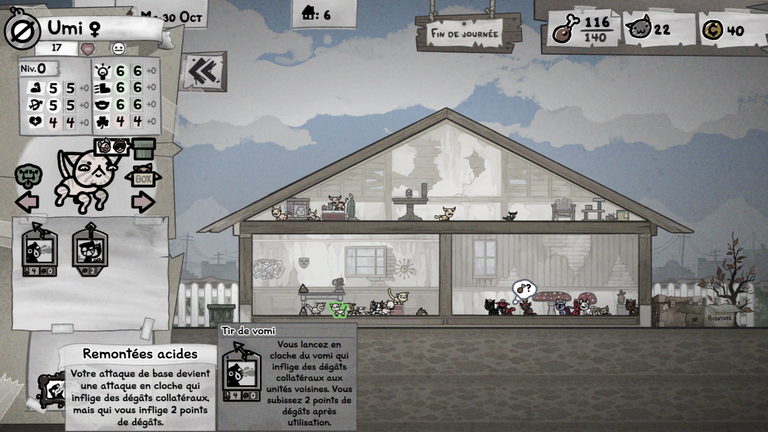Click the Fin de journée sign
This screenshot has height=432, width=768.
pos(468,31)
